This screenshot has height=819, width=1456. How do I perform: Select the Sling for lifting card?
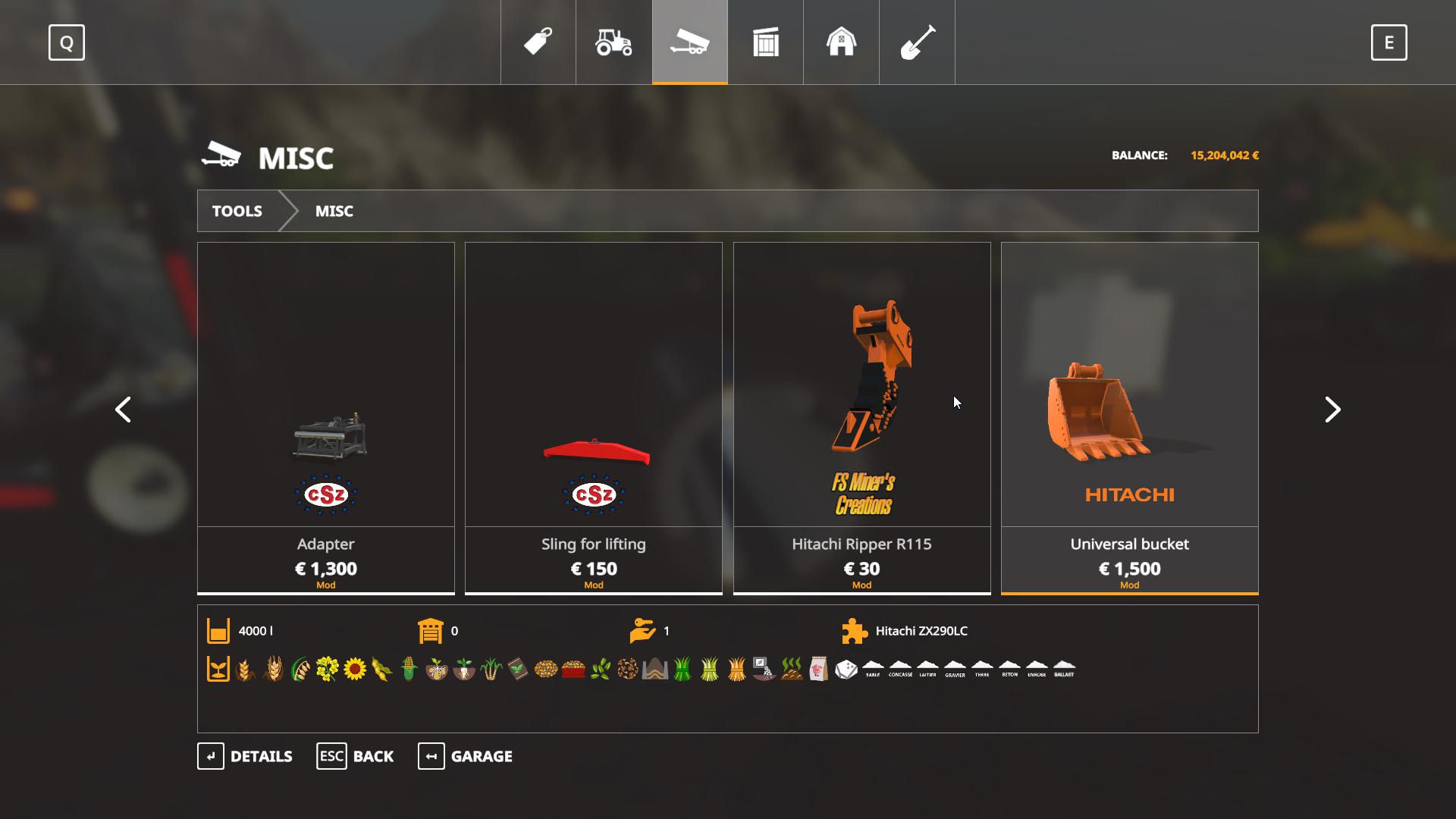[594, 418]
